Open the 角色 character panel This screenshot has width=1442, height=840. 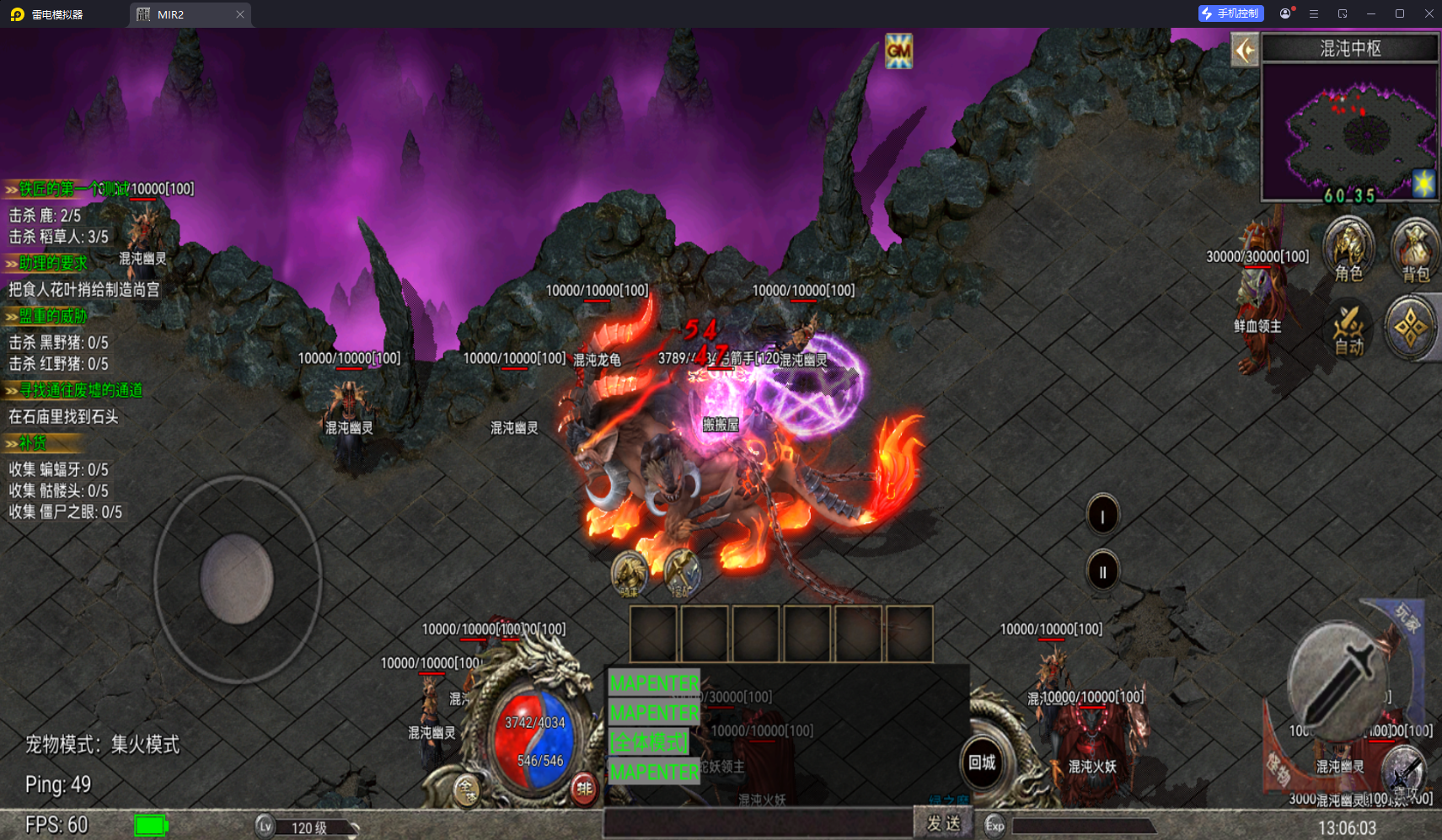tap(1348, 250)
